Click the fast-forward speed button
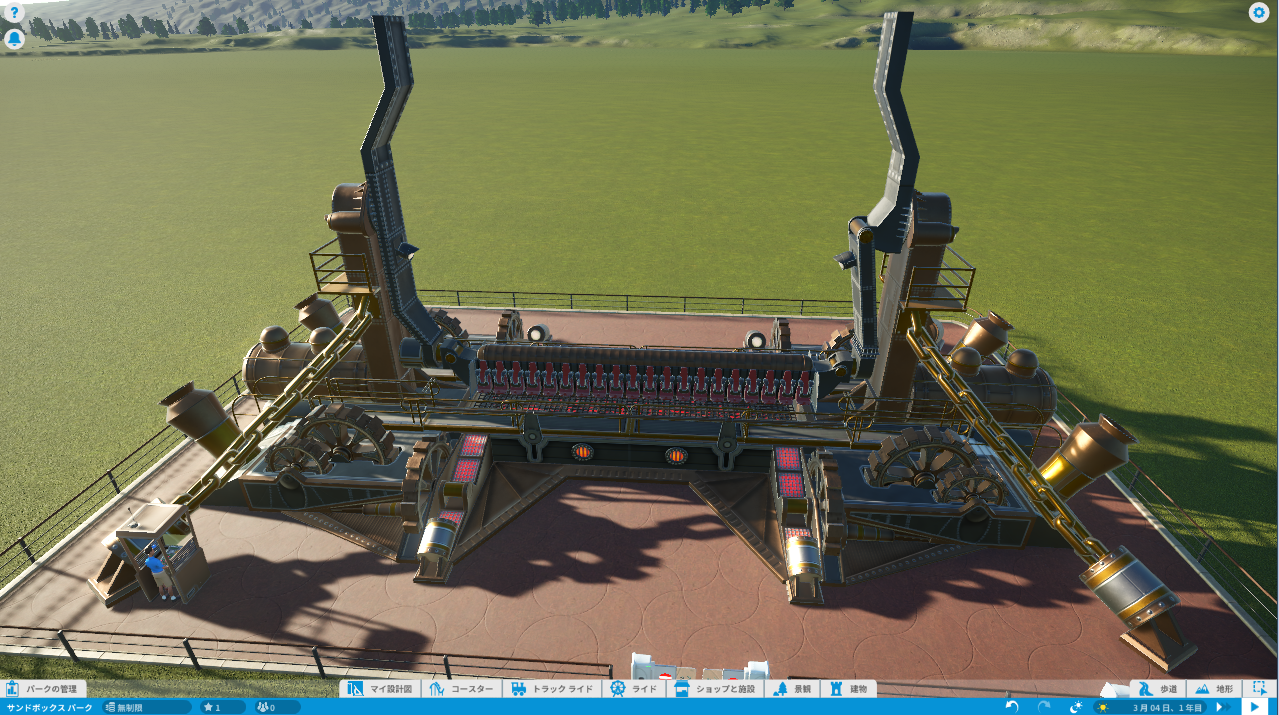This screenshot has width=1279, height=715. click(x=1221, y=707)
